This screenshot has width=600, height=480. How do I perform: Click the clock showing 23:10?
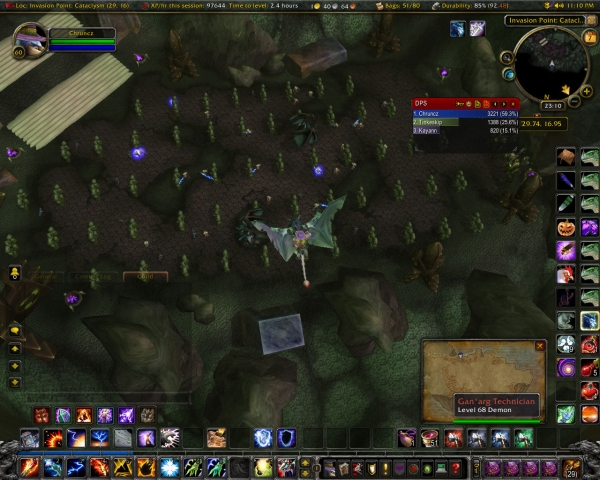pos(552,104)
